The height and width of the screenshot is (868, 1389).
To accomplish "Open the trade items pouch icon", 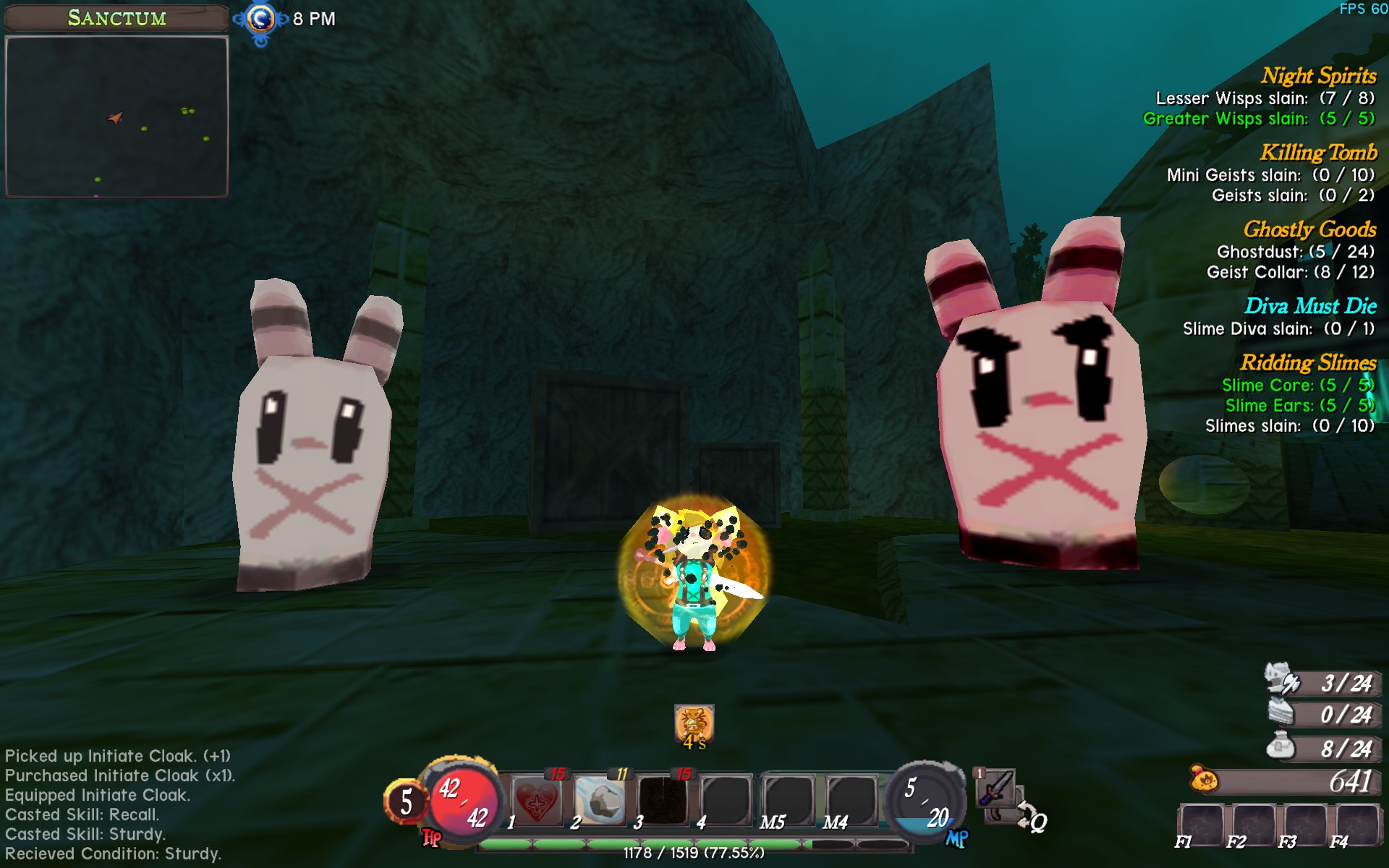I will coord(1281,745).
